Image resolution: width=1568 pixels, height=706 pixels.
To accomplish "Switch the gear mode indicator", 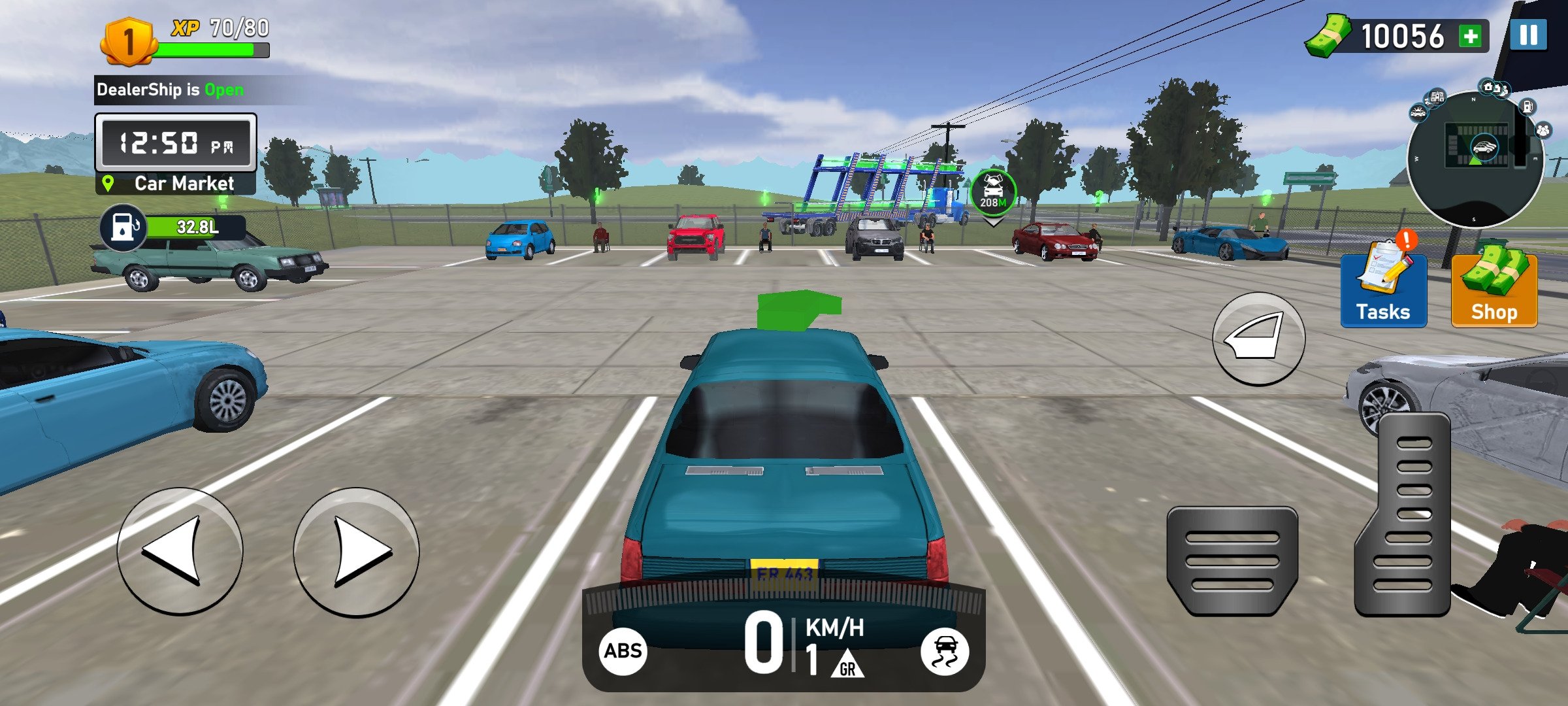I will click(847, 664).
